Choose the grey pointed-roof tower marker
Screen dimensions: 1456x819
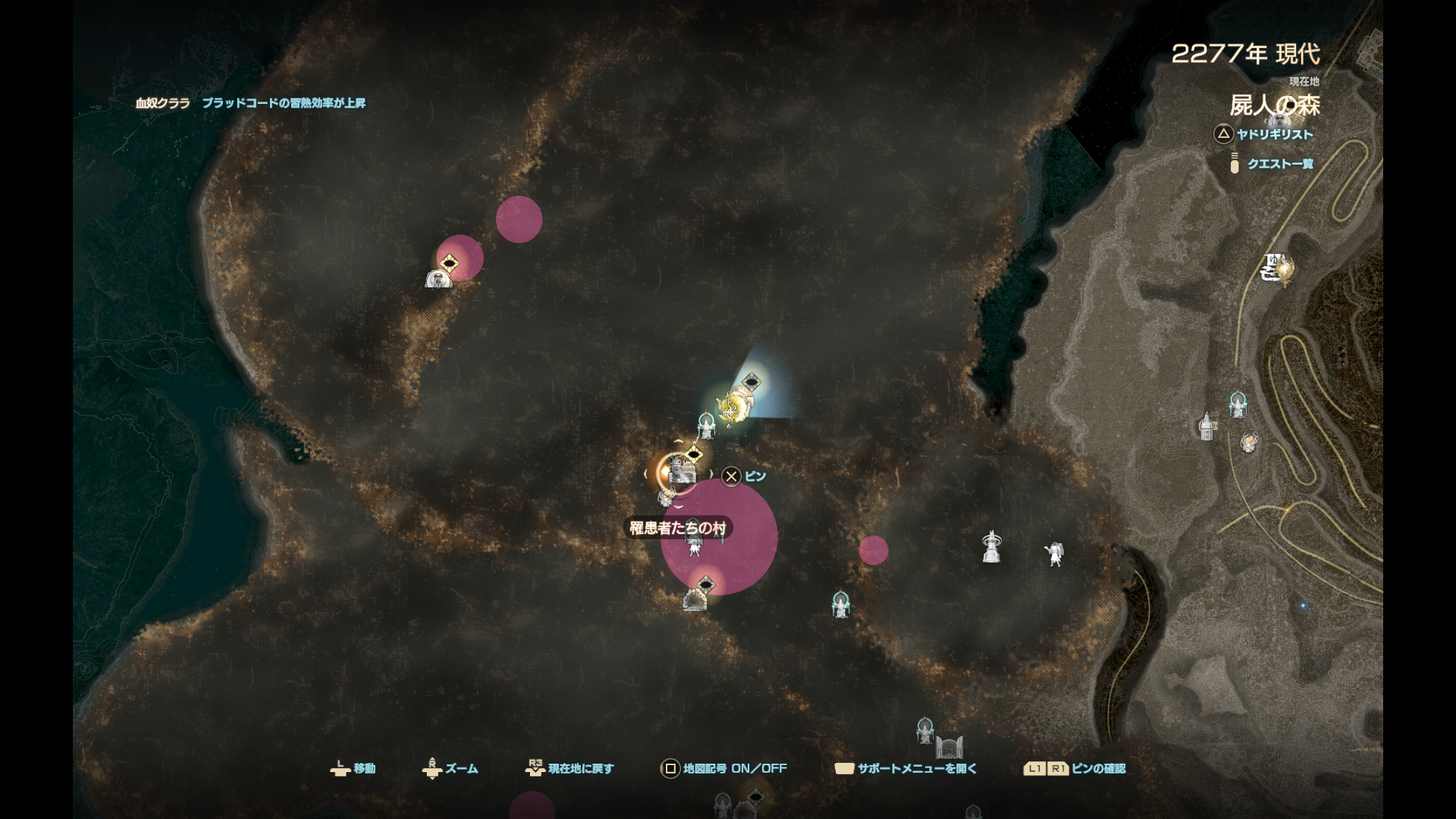[1207, 425]
